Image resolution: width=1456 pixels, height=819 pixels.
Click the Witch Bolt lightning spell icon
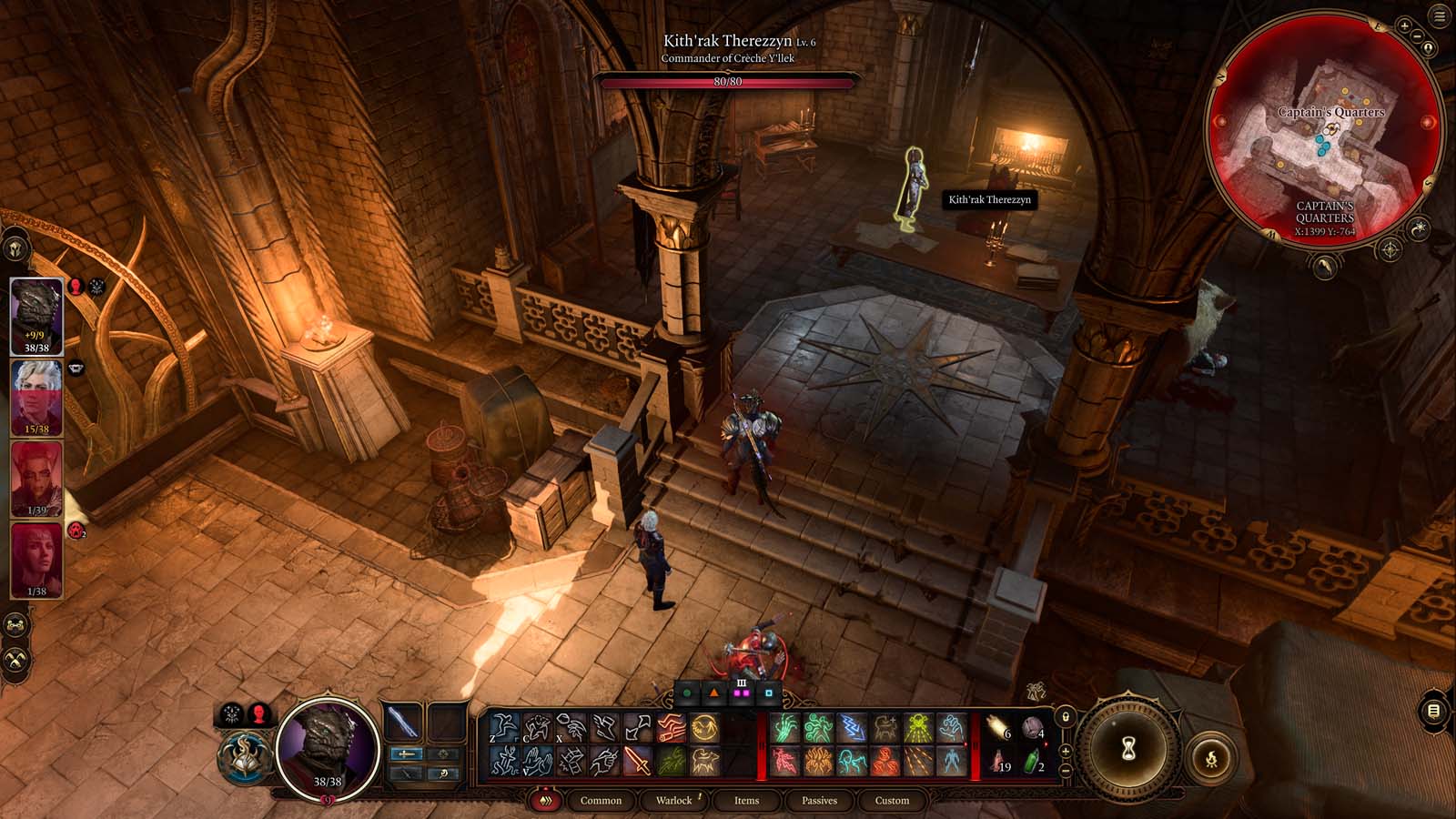pos(851,727)
